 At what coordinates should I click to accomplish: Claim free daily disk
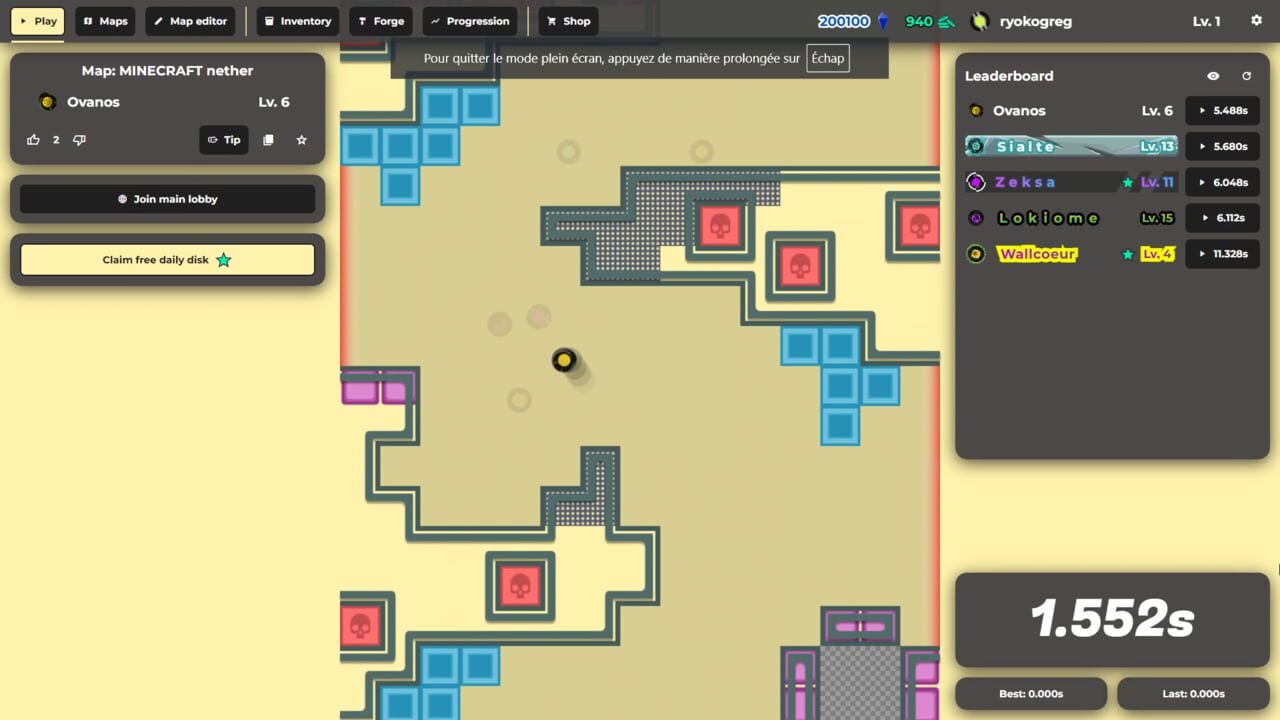coord(167,259)
